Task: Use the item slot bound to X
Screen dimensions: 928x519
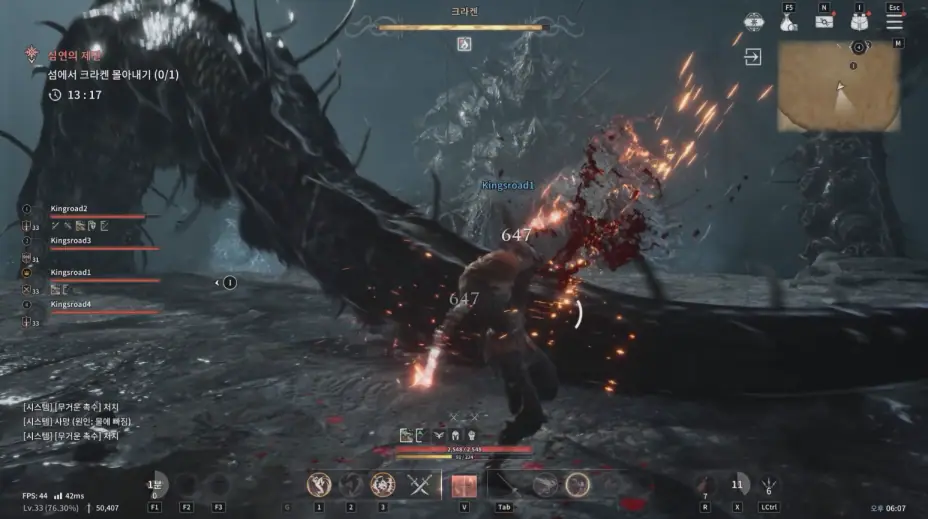Action: point(737,486)
